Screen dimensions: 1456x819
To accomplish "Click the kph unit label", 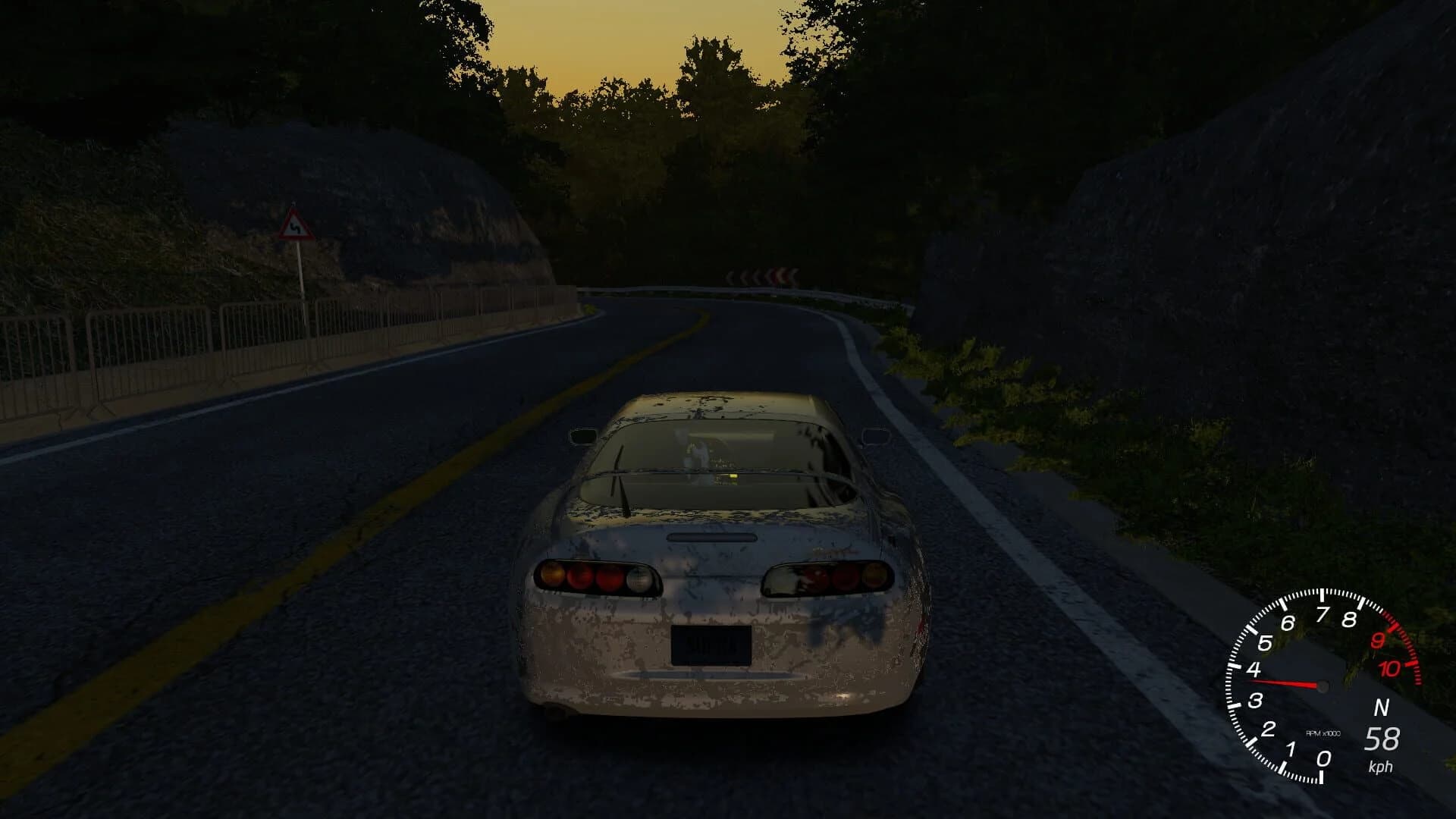I will coord(1382,767).
